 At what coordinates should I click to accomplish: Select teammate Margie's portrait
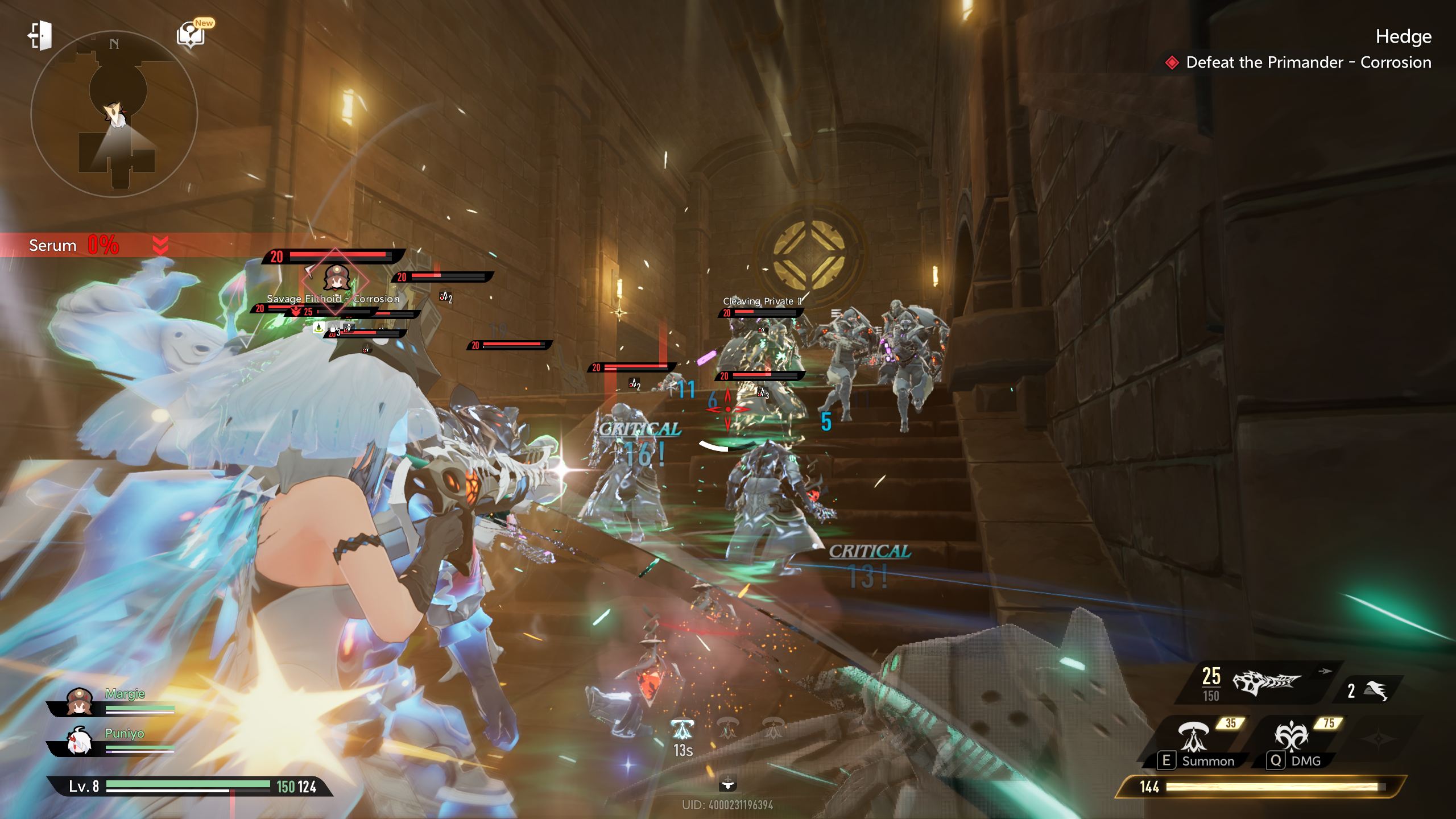pos(79,701)
